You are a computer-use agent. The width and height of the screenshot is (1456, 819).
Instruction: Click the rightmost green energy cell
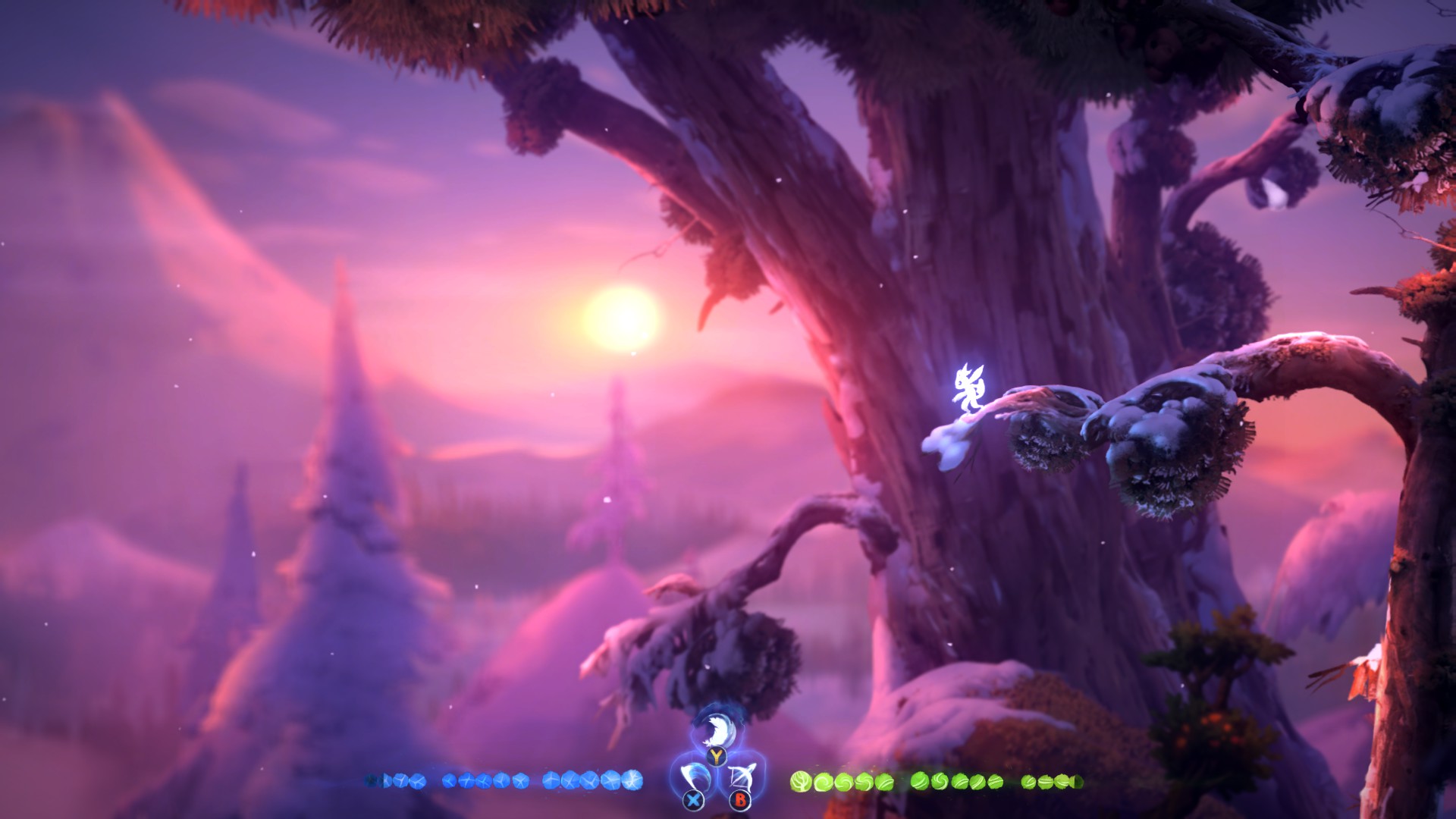(x=1078, y=781)
